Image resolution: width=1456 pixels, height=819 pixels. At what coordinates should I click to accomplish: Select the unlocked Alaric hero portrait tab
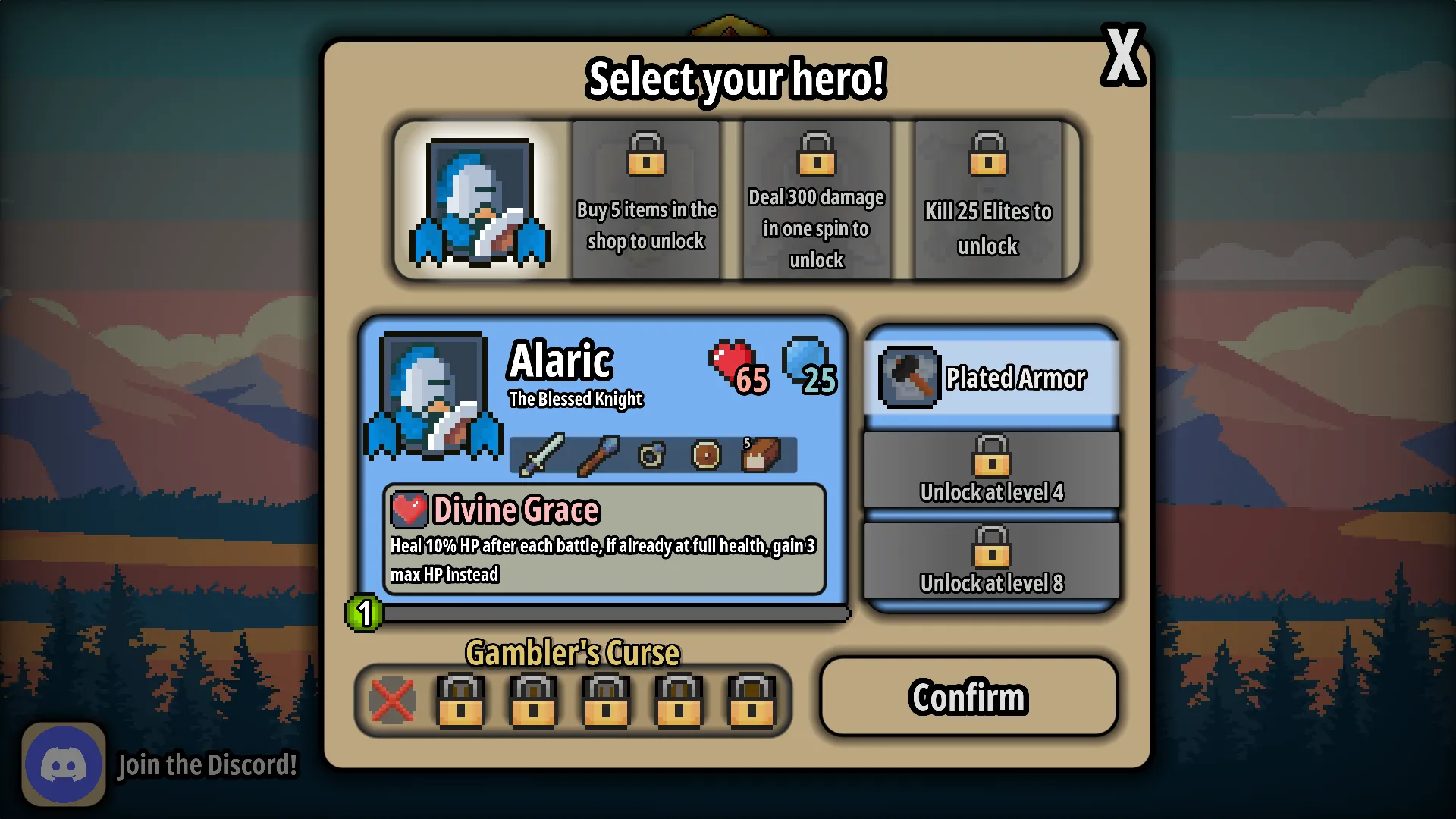[481, 200]
